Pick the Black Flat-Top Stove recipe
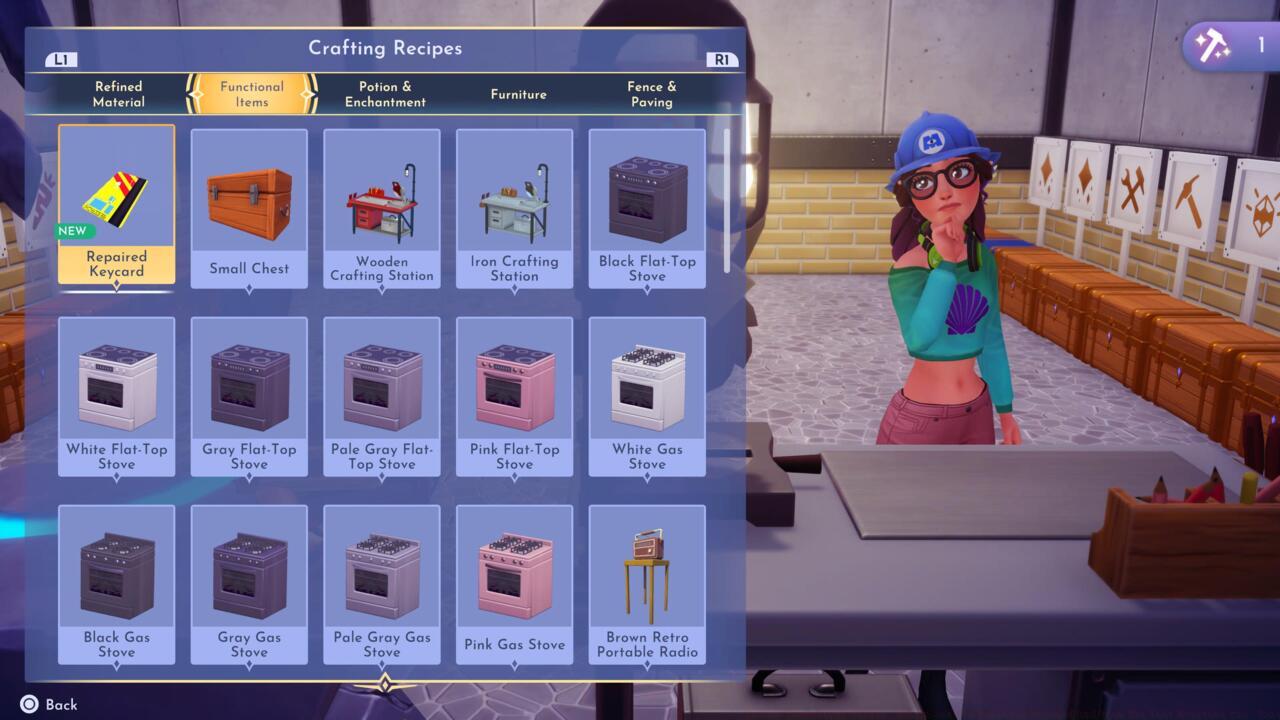The height and width of the screenshot is (720, 1280). 646,195
